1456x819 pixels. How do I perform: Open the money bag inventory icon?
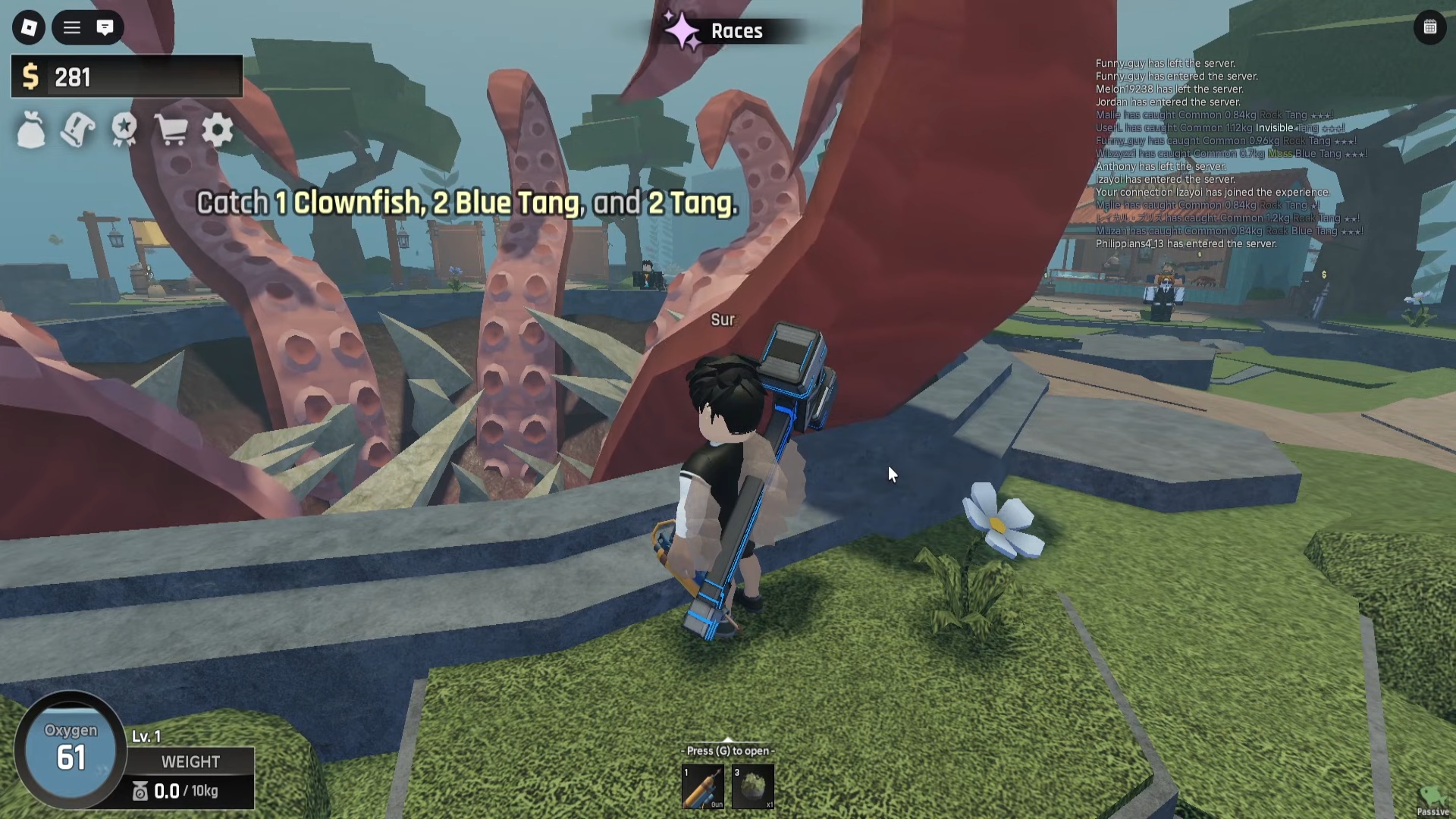pyautogui.click(x=31, y=130)
